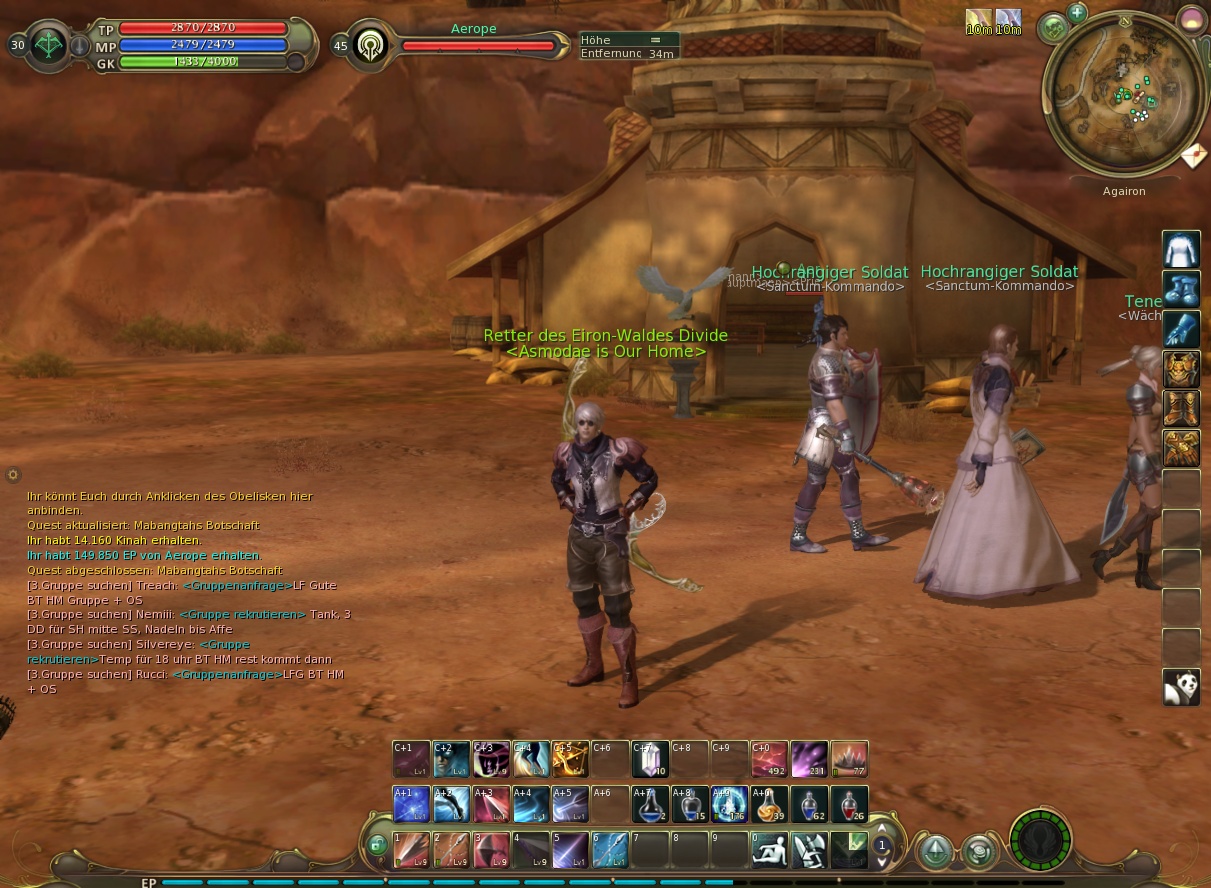
Task: Toggle the hotbar lock icon
Action: coord(376,845)
